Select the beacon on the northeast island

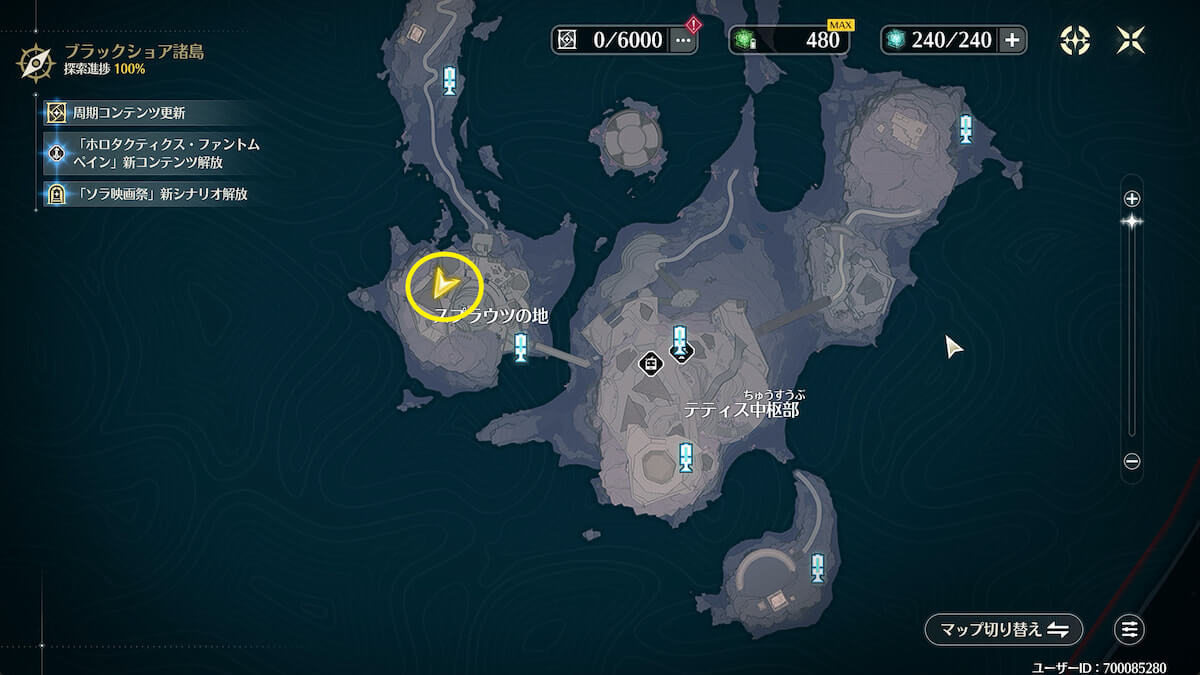(x=966, y=129)
